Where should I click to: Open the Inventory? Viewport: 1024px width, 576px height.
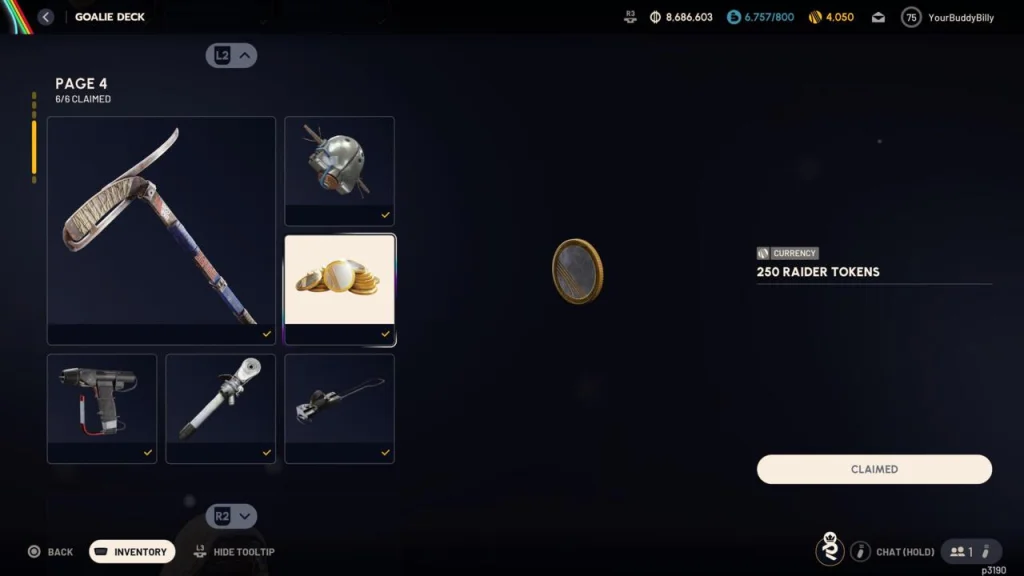pos(132,552)
